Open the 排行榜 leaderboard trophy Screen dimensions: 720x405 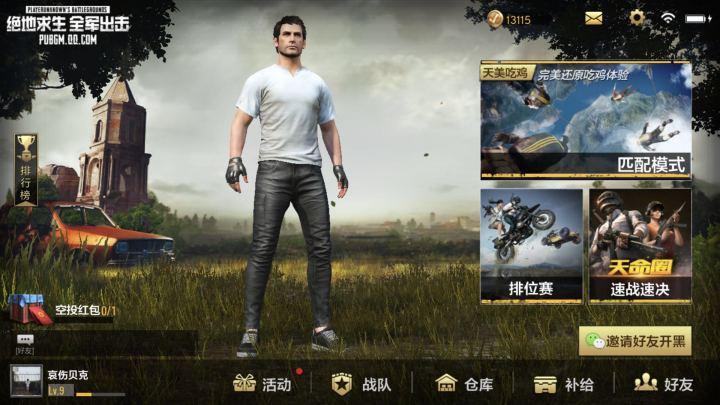pos(26,170)
